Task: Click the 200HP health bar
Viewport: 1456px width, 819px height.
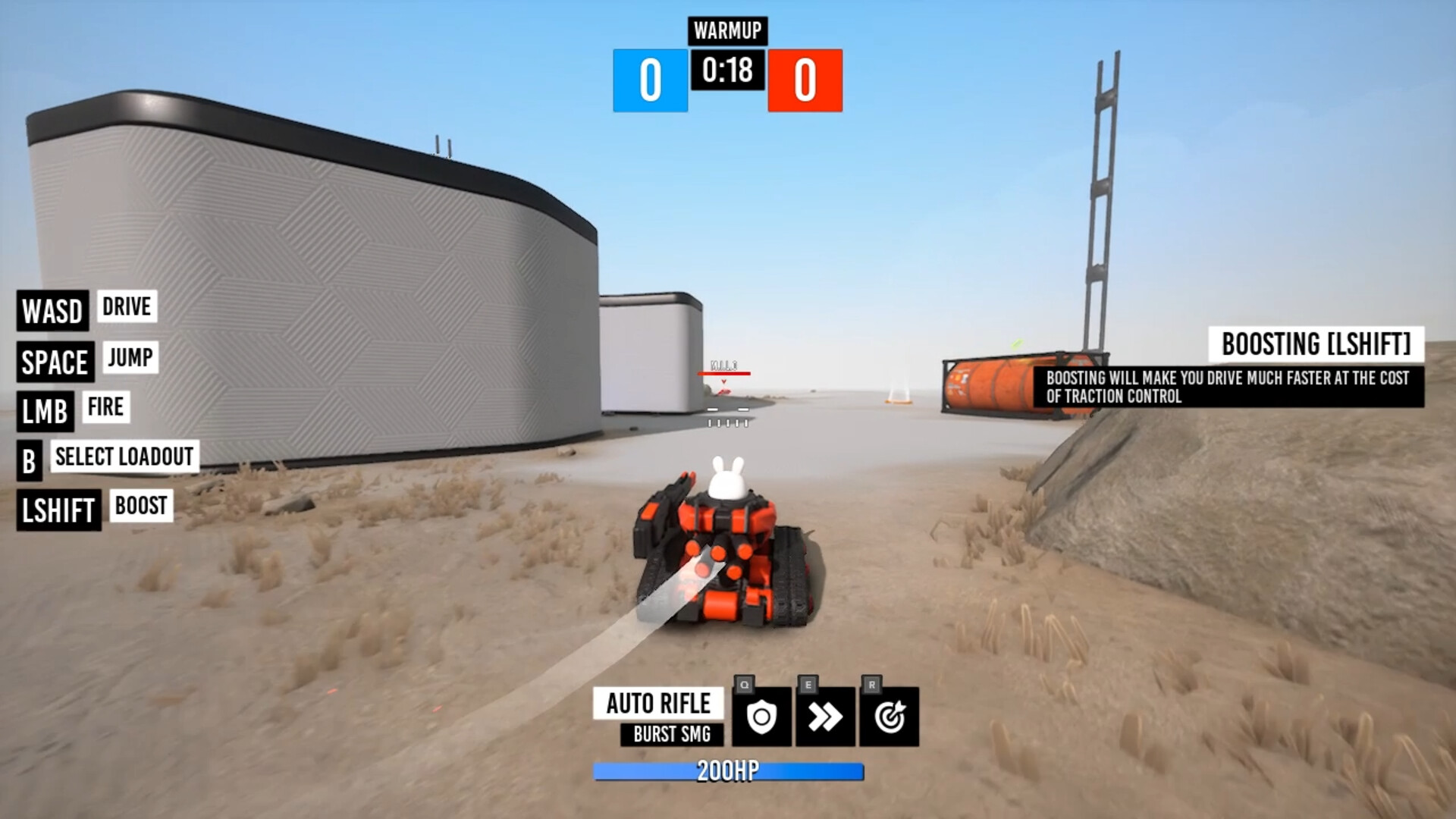Action: [729, 771]
